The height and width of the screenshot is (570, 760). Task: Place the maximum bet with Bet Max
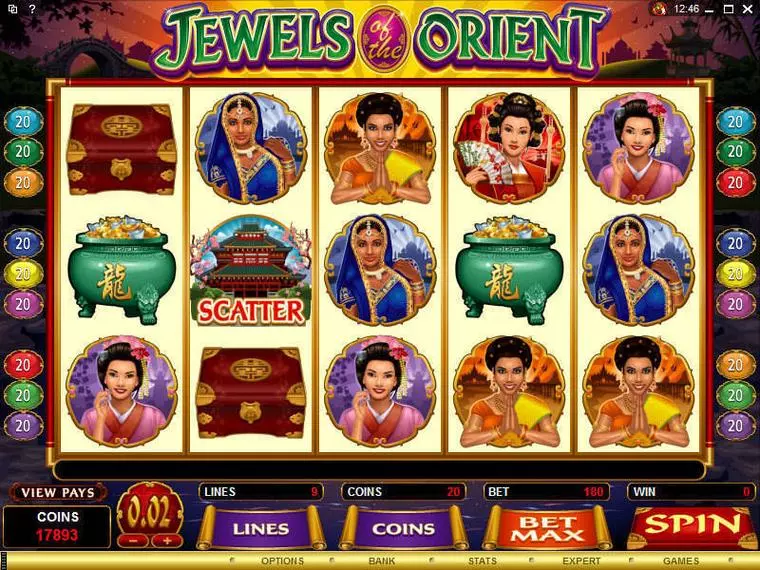[x=547, y=528]
